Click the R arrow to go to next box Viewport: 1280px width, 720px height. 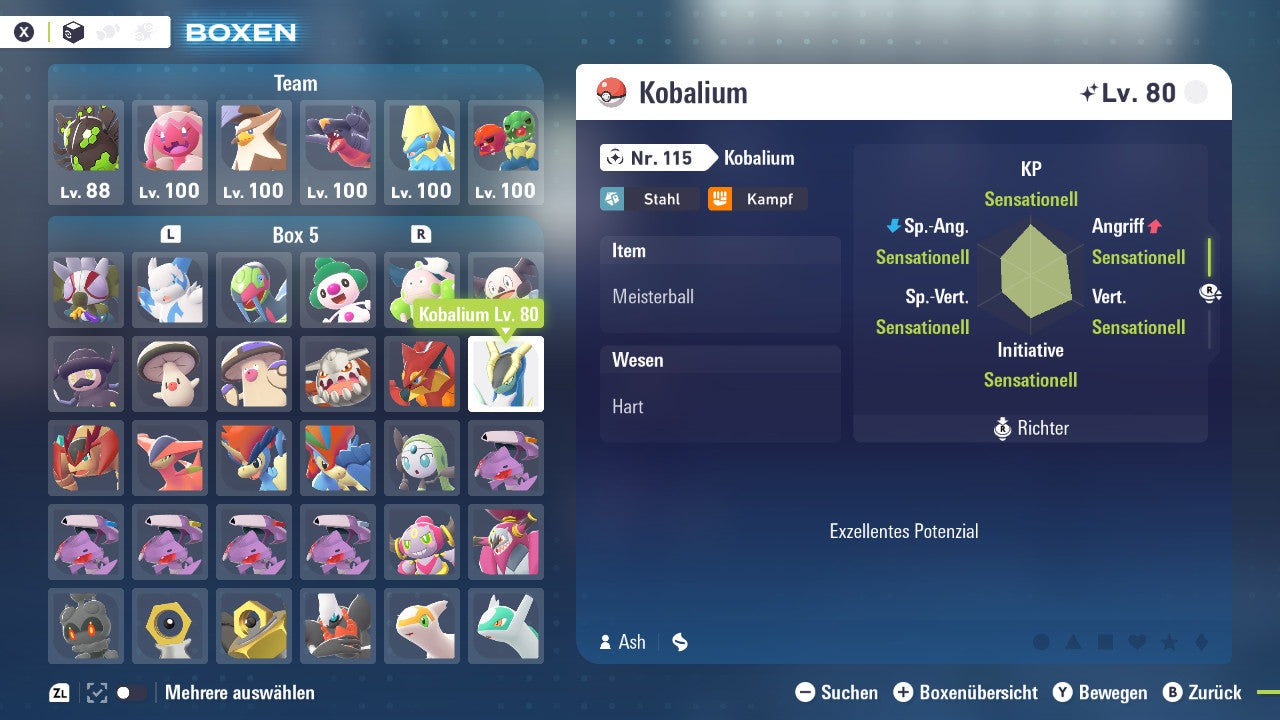pyautogui.click(x=421, y=233)
